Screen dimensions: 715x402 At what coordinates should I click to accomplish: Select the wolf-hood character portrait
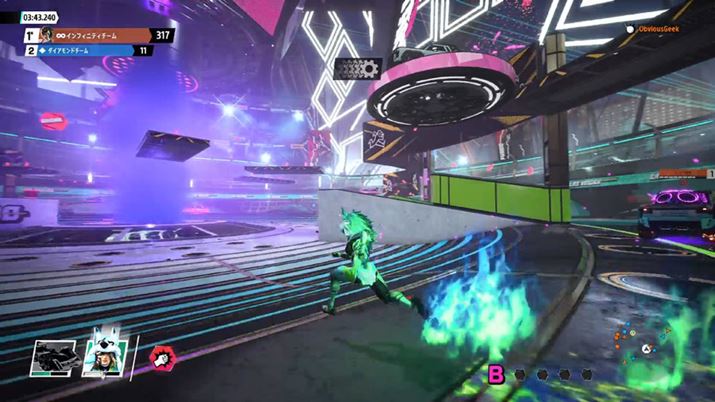(x=102, y=354)
